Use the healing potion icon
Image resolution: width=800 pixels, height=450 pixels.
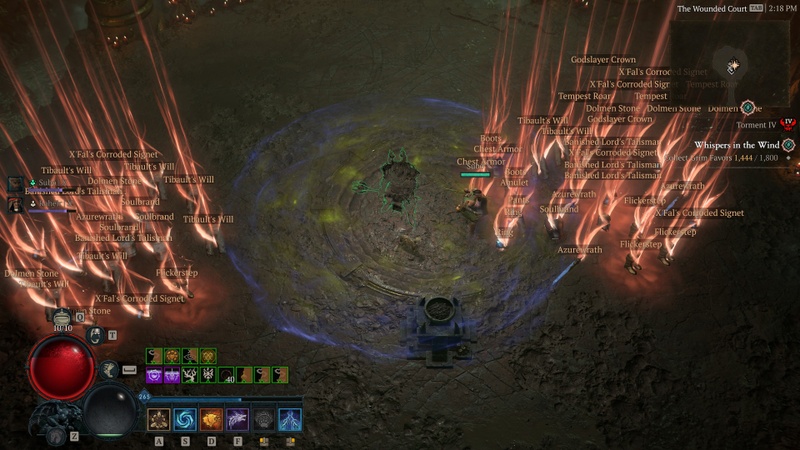point(62,316)
